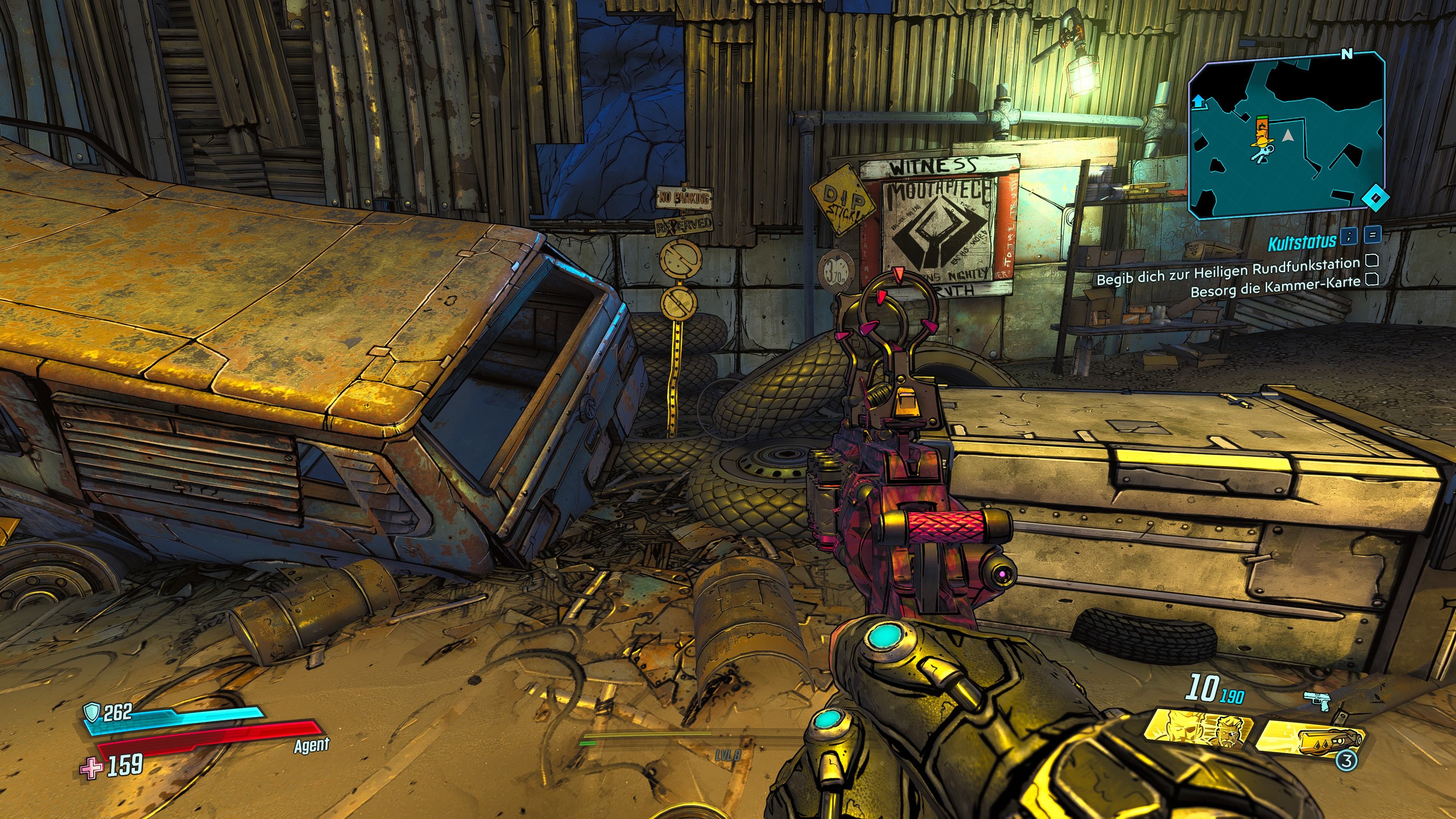
Task: Select the Kultstatus mission title
Action: 1301,243
